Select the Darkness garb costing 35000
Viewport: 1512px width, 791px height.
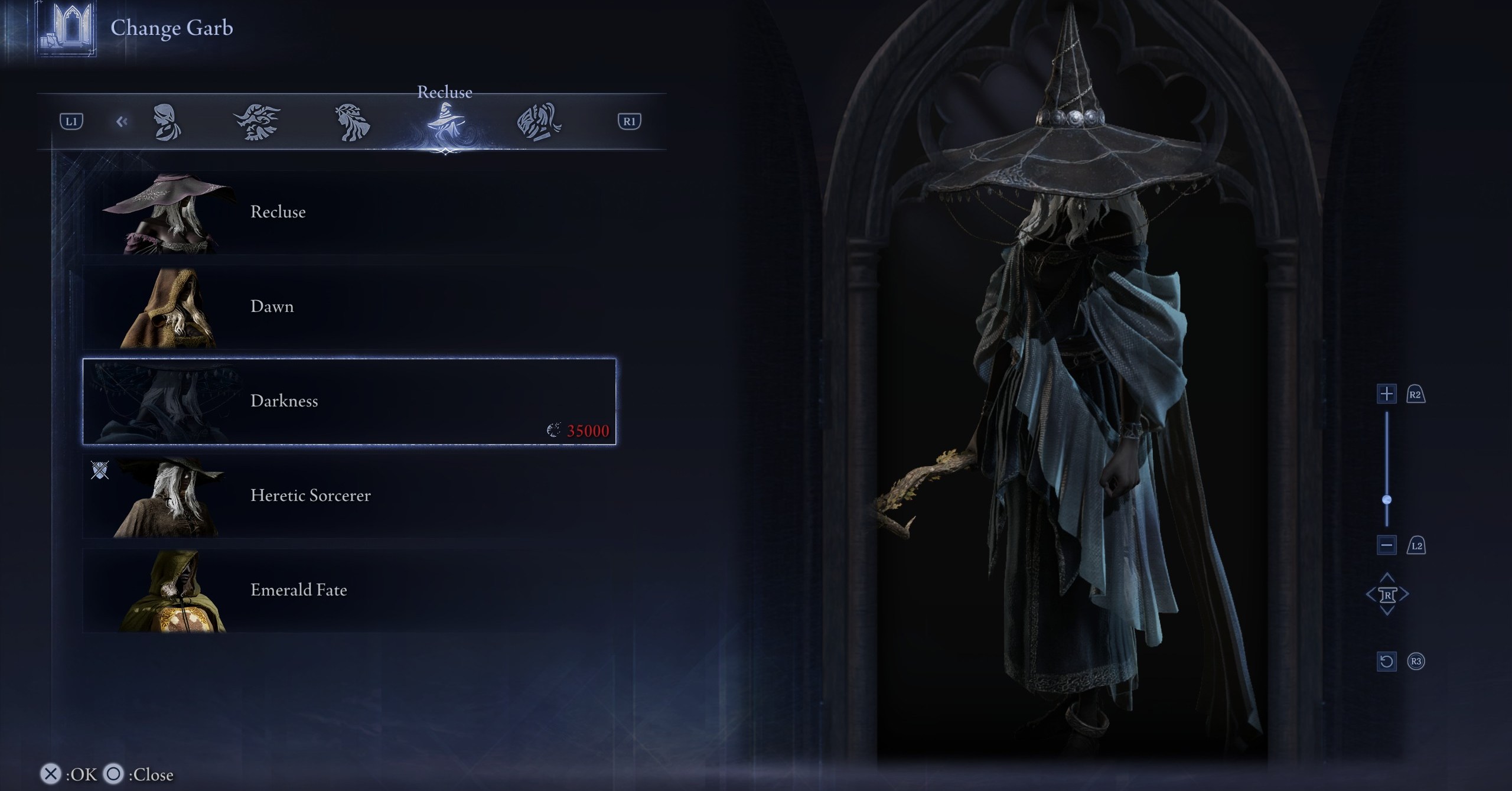[348, 401]
